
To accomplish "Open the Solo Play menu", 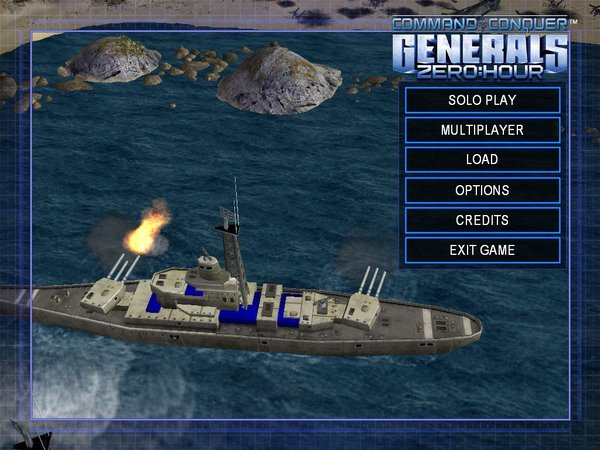I will coord(482,100).
